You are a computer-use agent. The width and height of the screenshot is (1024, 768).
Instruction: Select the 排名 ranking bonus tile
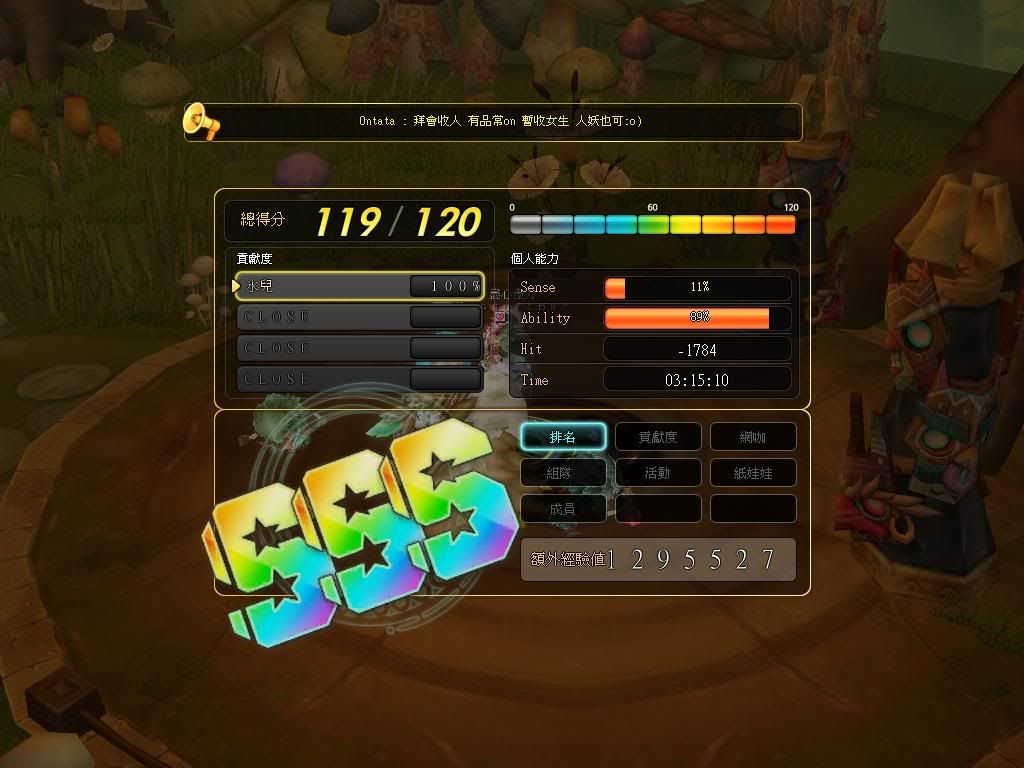click(x=563, y=437)
